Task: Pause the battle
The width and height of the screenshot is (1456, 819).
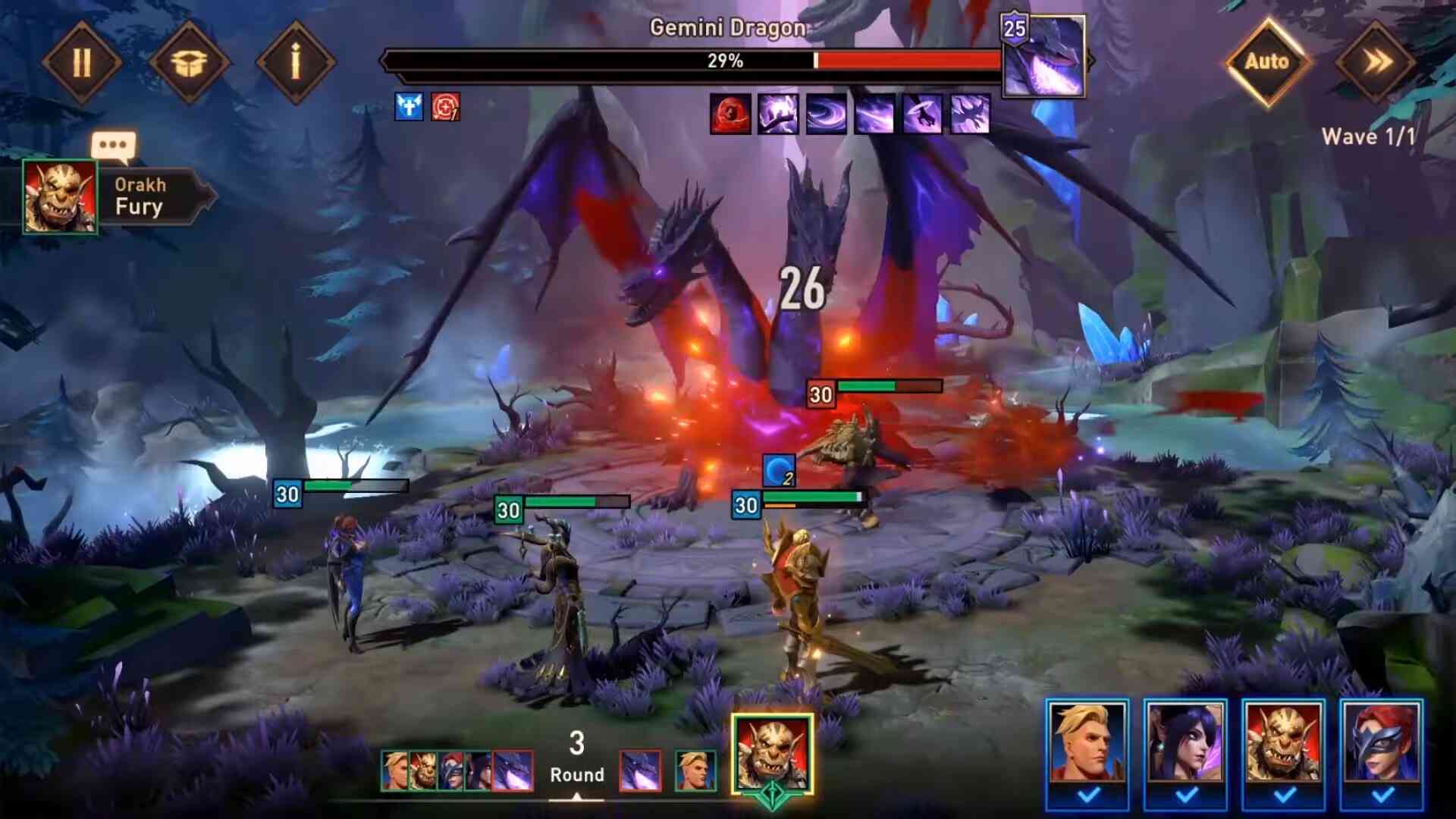Action: (82, 62)
